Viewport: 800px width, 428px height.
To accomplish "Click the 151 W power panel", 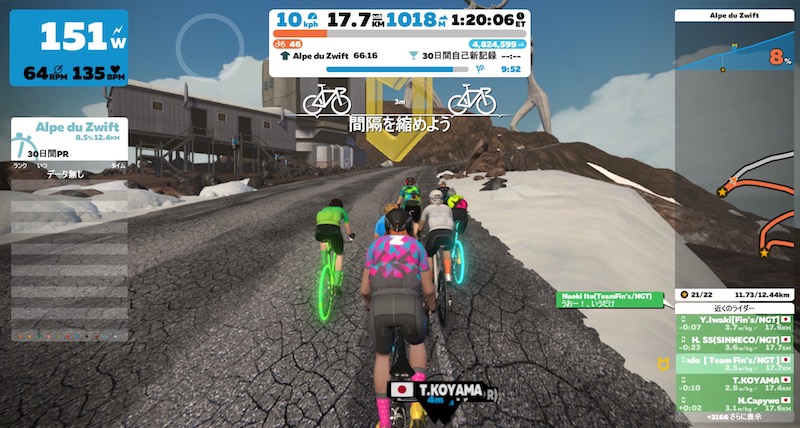I will [69, 47].
